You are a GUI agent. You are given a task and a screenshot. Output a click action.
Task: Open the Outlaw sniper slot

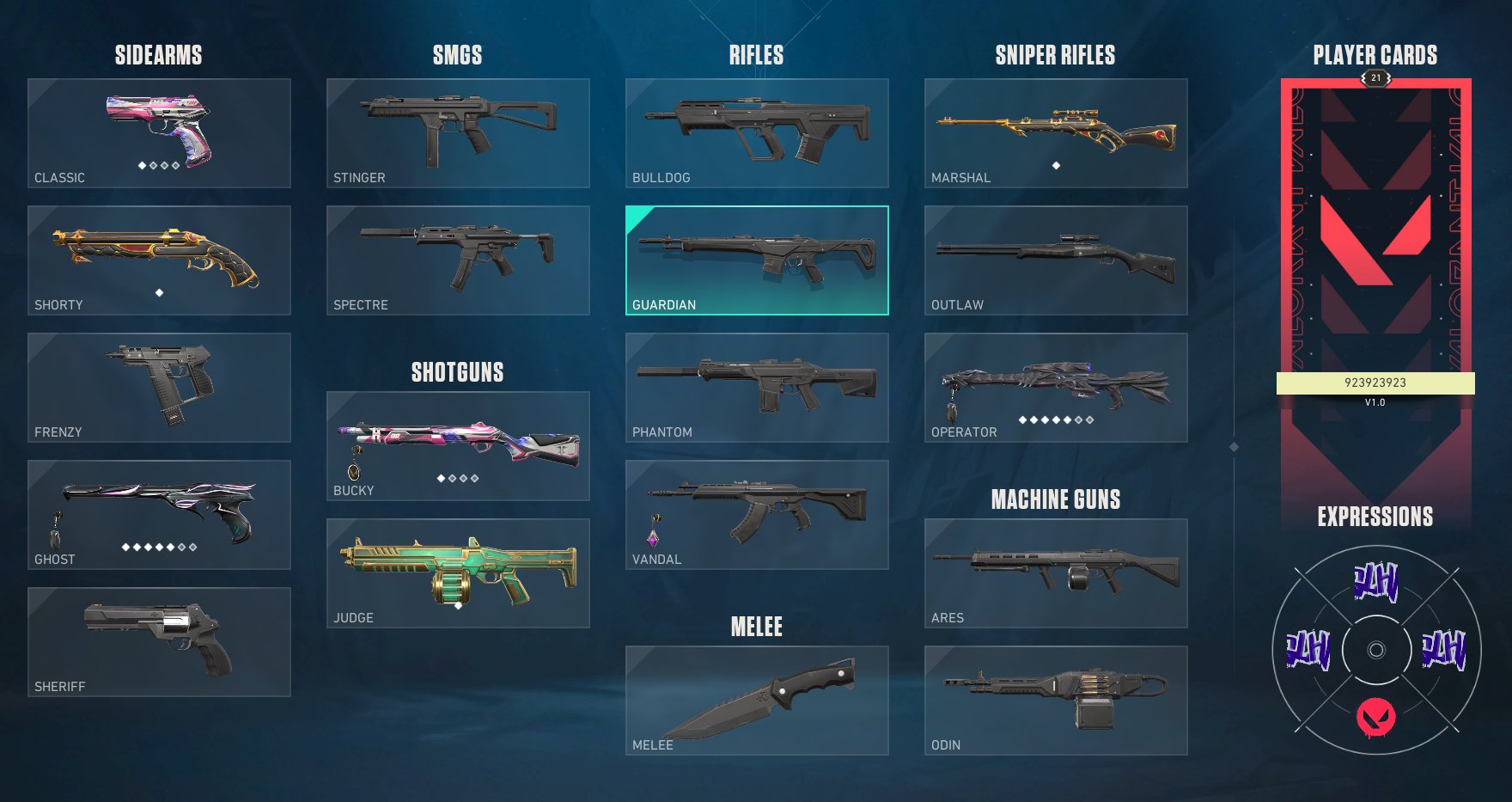tap(1056, 260)
